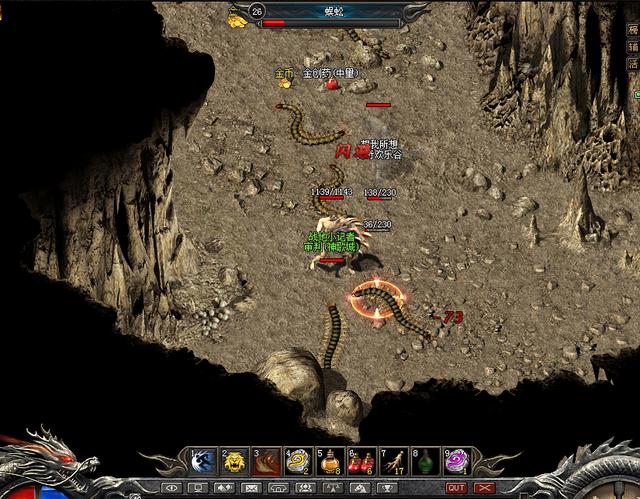640x499 pixels.
Task: Use the red potion bundle in slot 6
Action: tap(362, 461)
